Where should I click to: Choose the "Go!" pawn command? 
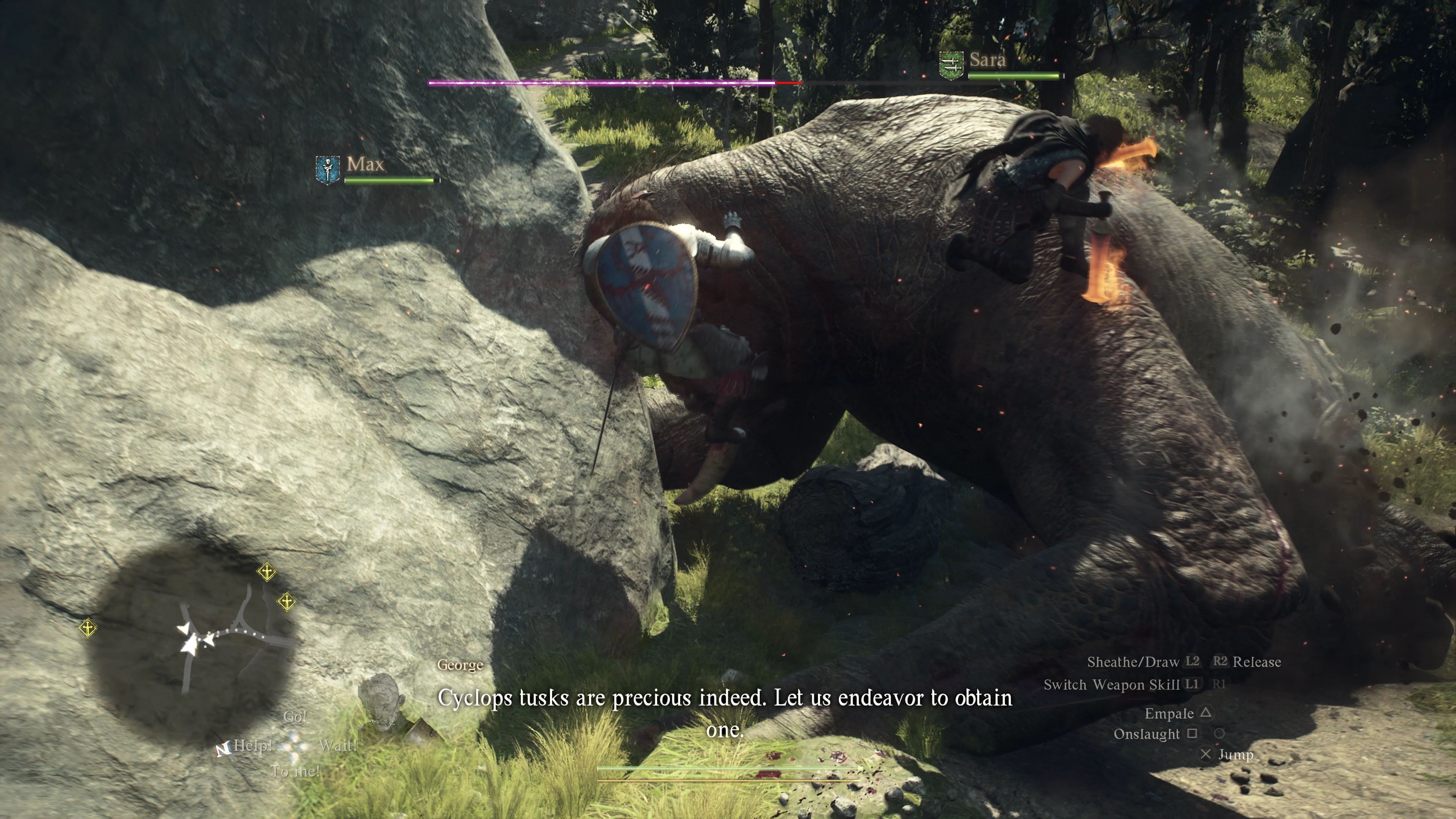click(295, 717)
